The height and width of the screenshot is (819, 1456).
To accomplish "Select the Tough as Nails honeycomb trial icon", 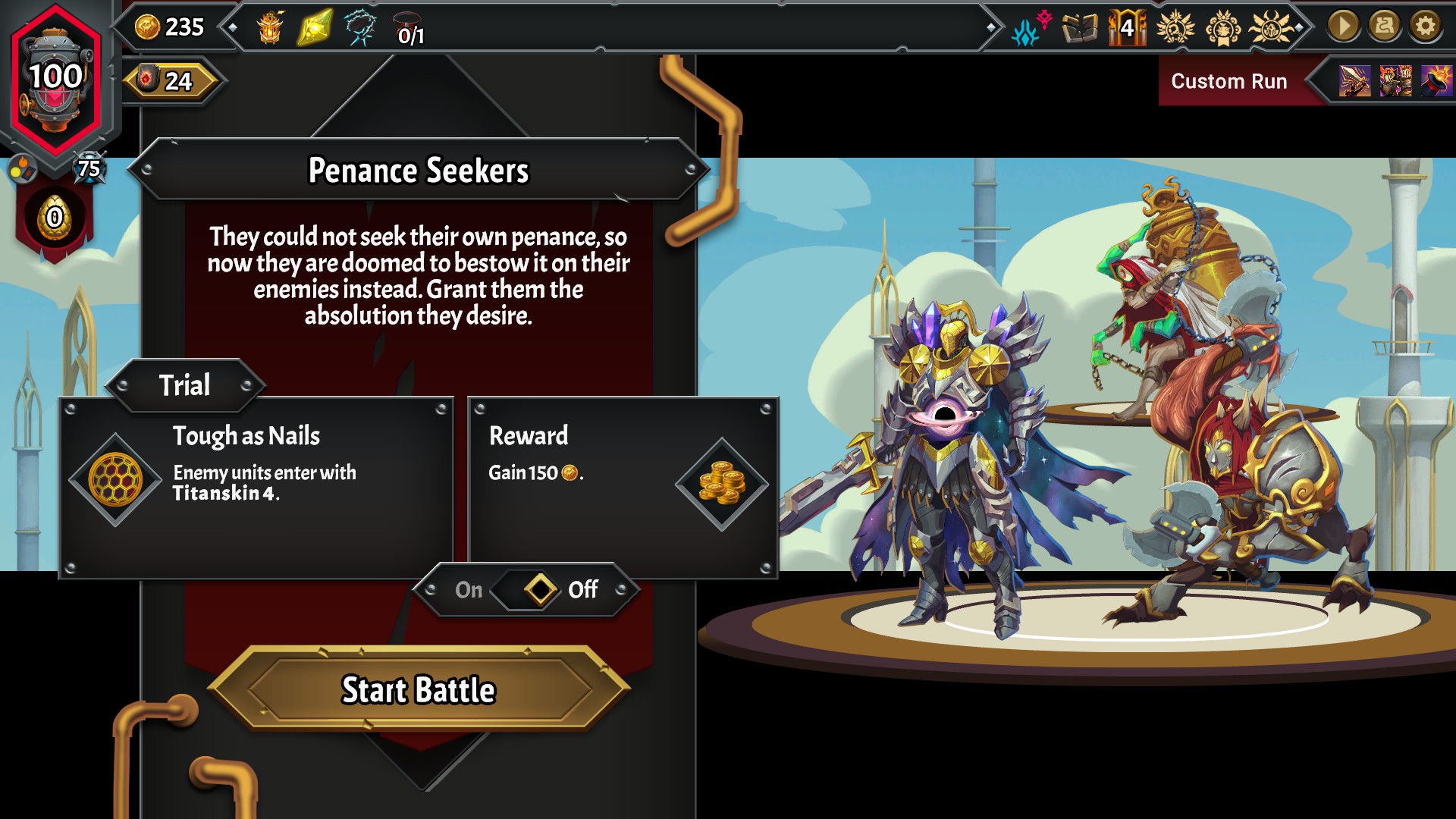I will click(115, 479).
